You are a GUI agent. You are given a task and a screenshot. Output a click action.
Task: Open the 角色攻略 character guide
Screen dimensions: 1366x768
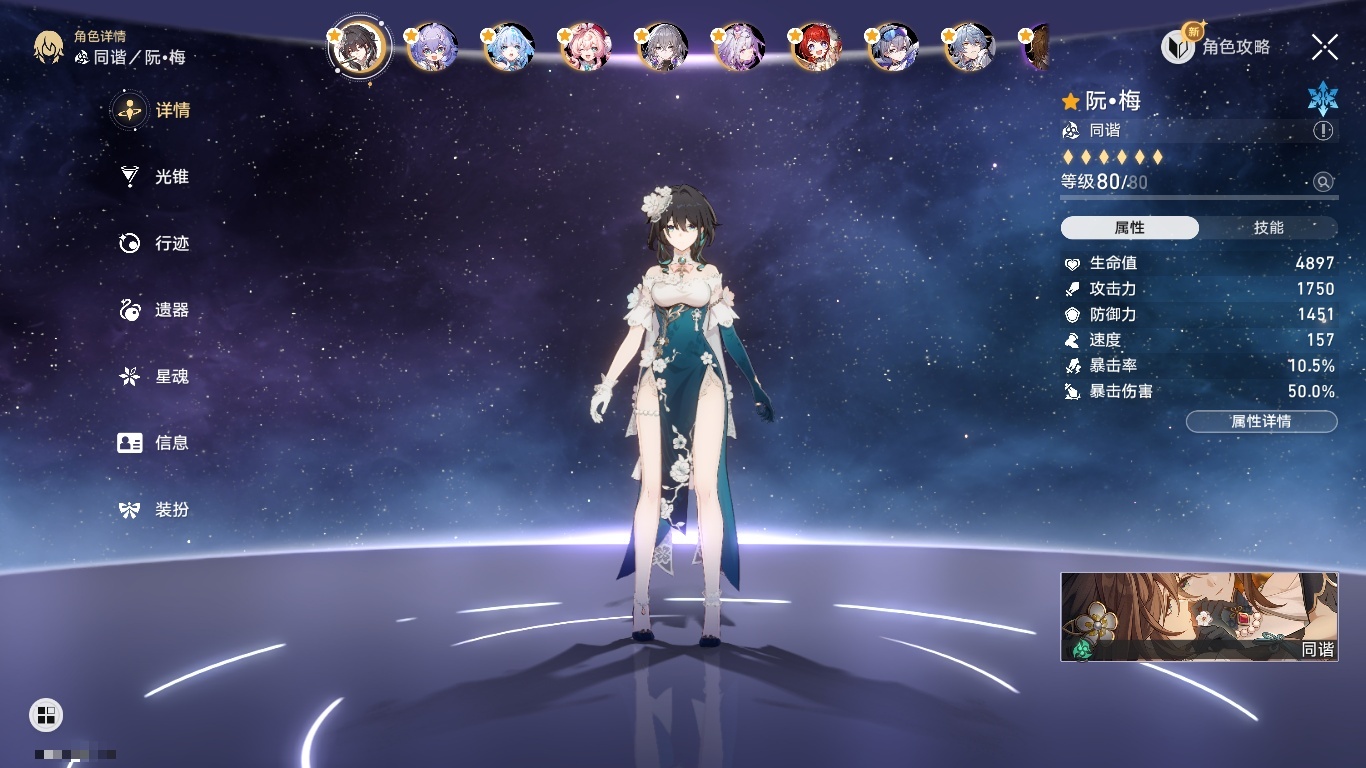[x=1216, y=47]
